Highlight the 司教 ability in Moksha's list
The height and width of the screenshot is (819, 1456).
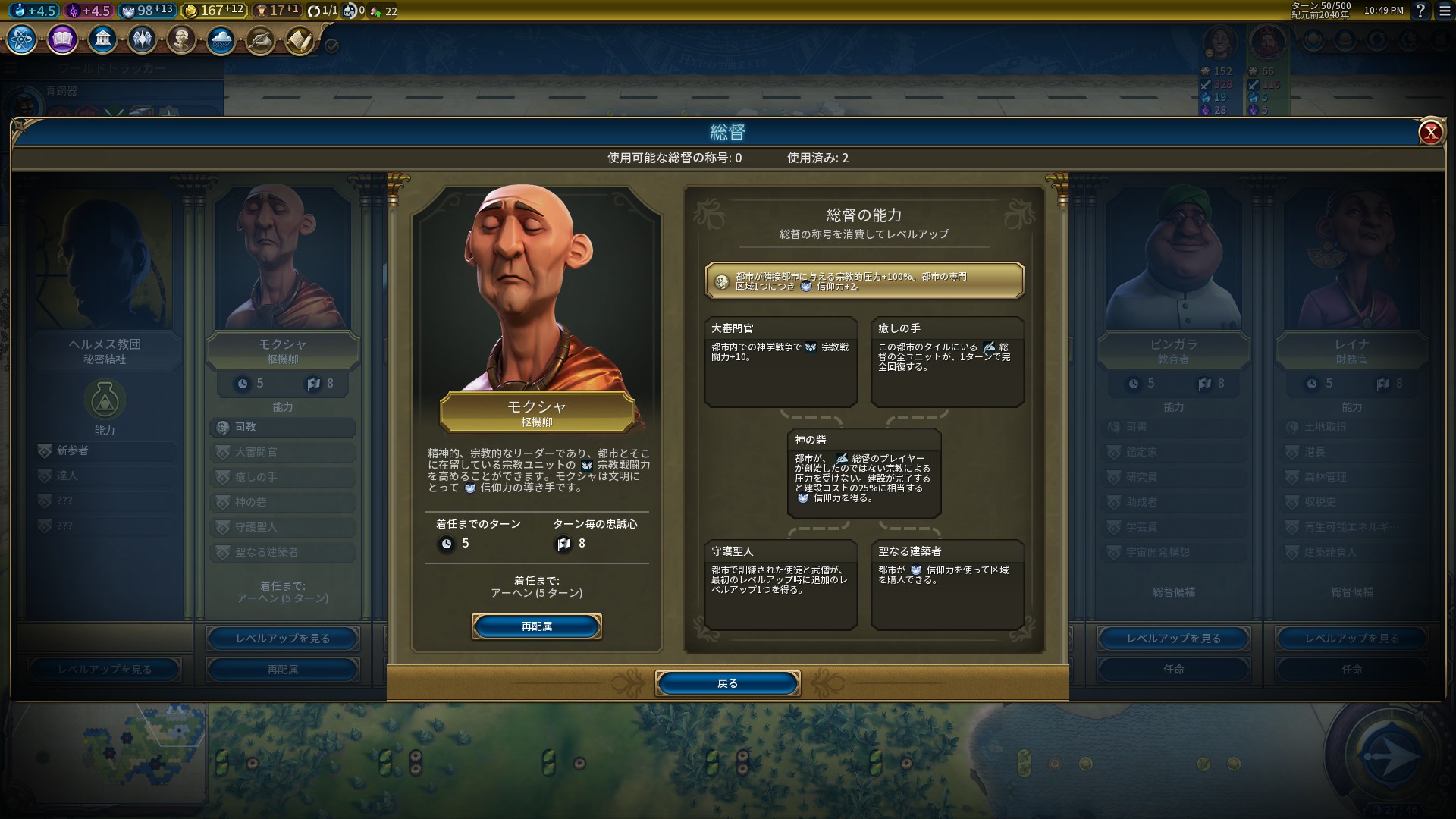point(282,427)
